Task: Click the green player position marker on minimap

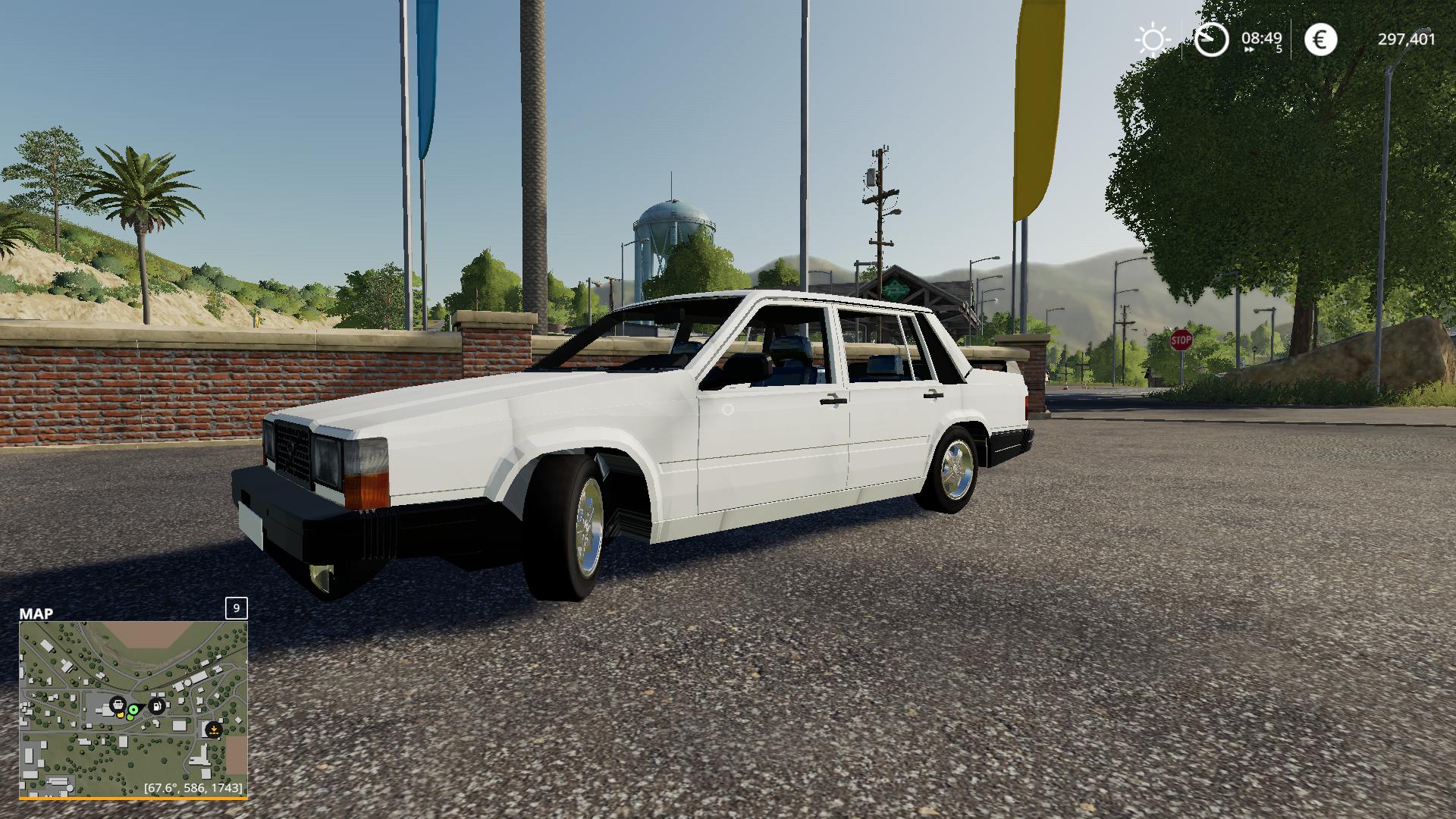Action: [133, 711]
